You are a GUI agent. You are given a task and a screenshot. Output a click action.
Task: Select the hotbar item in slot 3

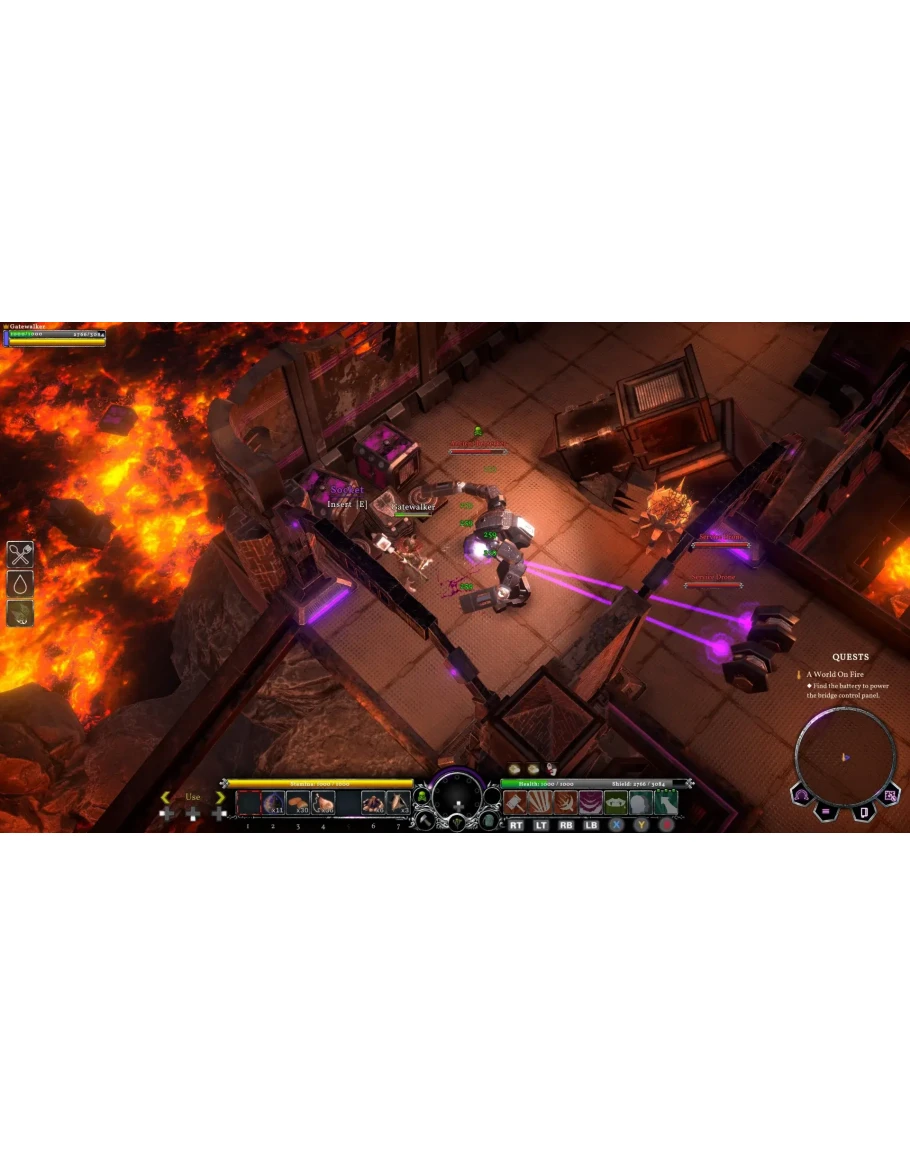(298, 802)
